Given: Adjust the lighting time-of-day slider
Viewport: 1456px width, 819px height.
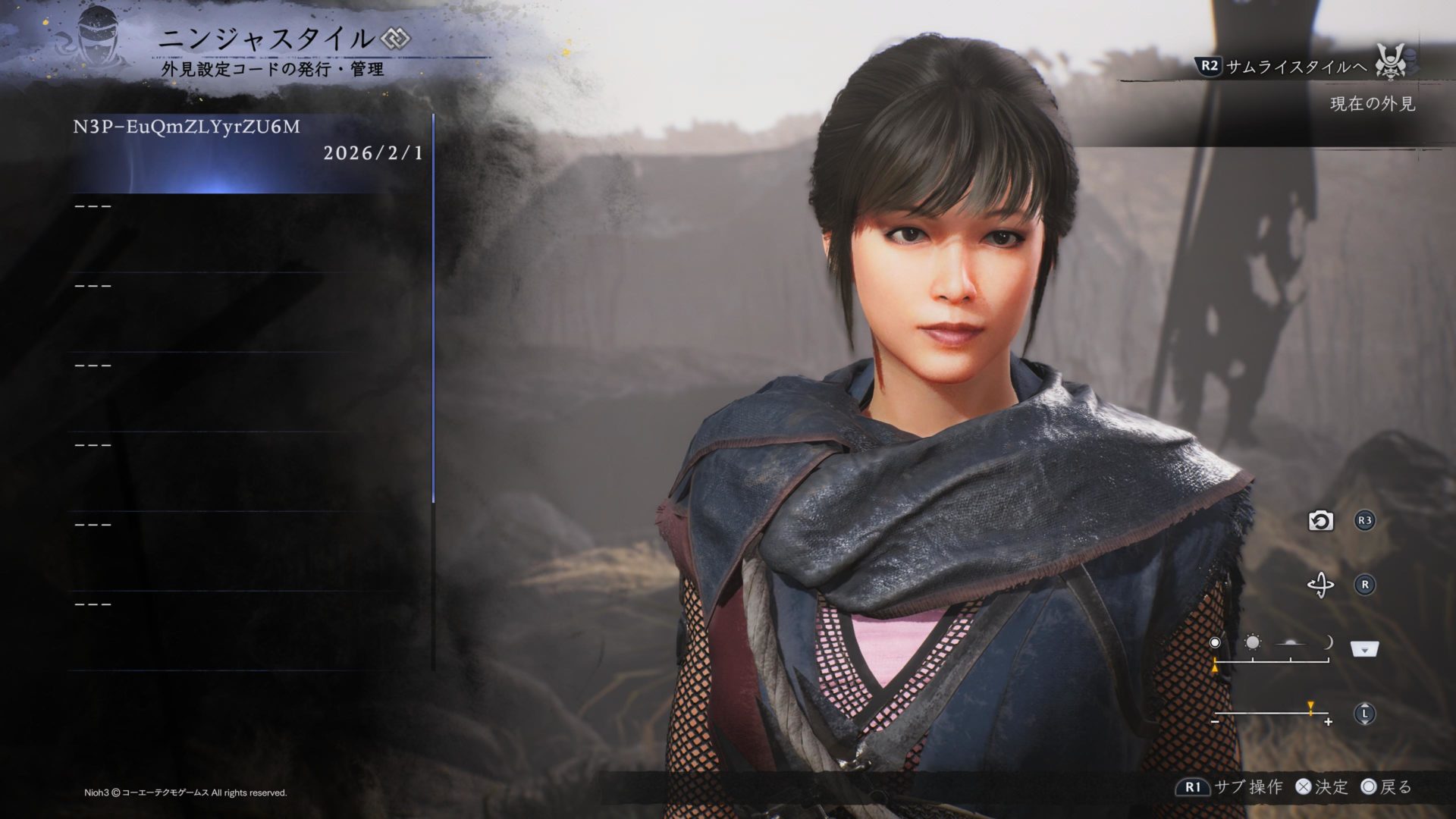Looking at the screenshot, I should (x=1271, y=662).
